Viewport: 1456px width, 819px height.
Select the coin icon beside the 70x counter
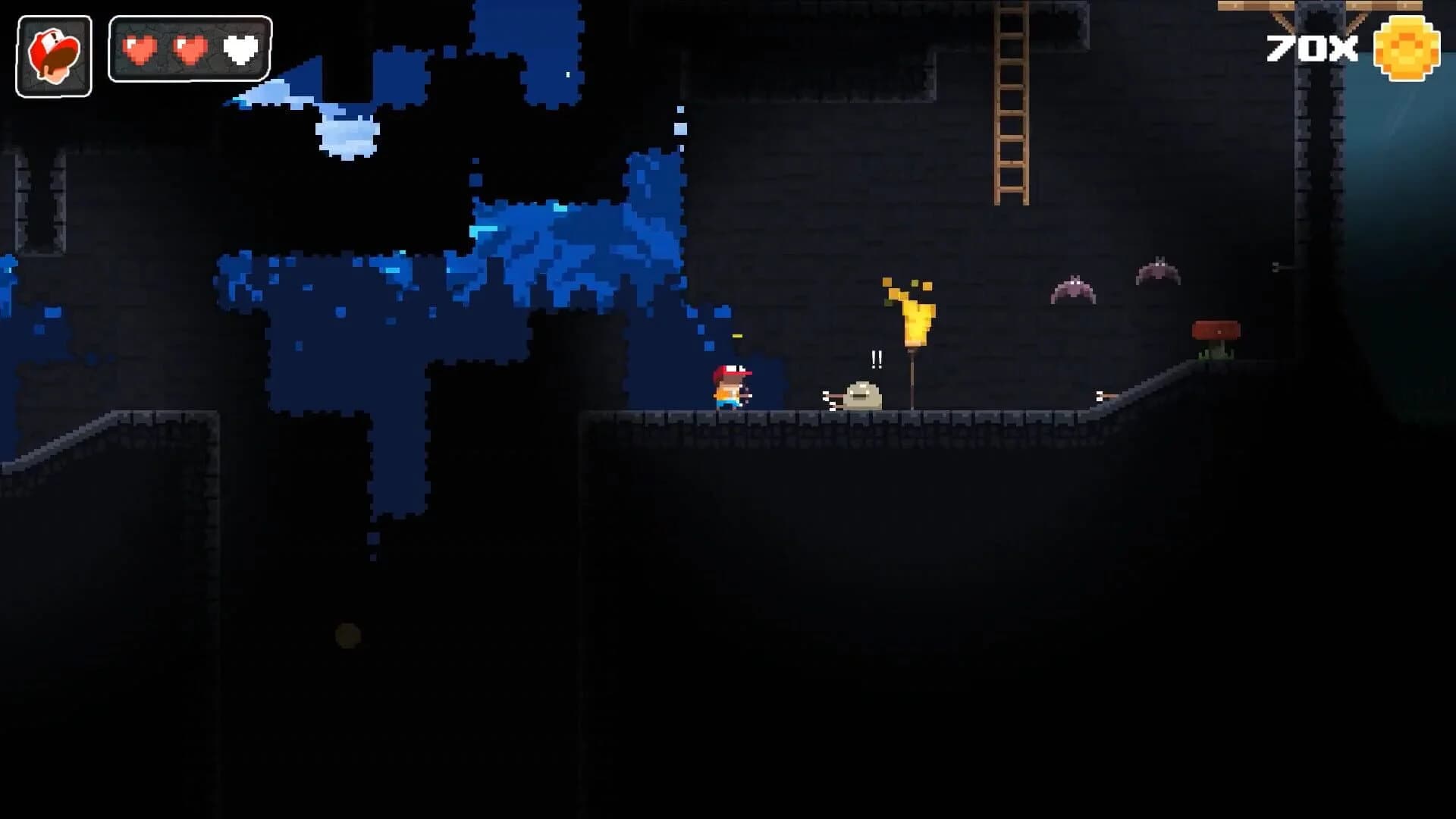tap(1407, 49)
